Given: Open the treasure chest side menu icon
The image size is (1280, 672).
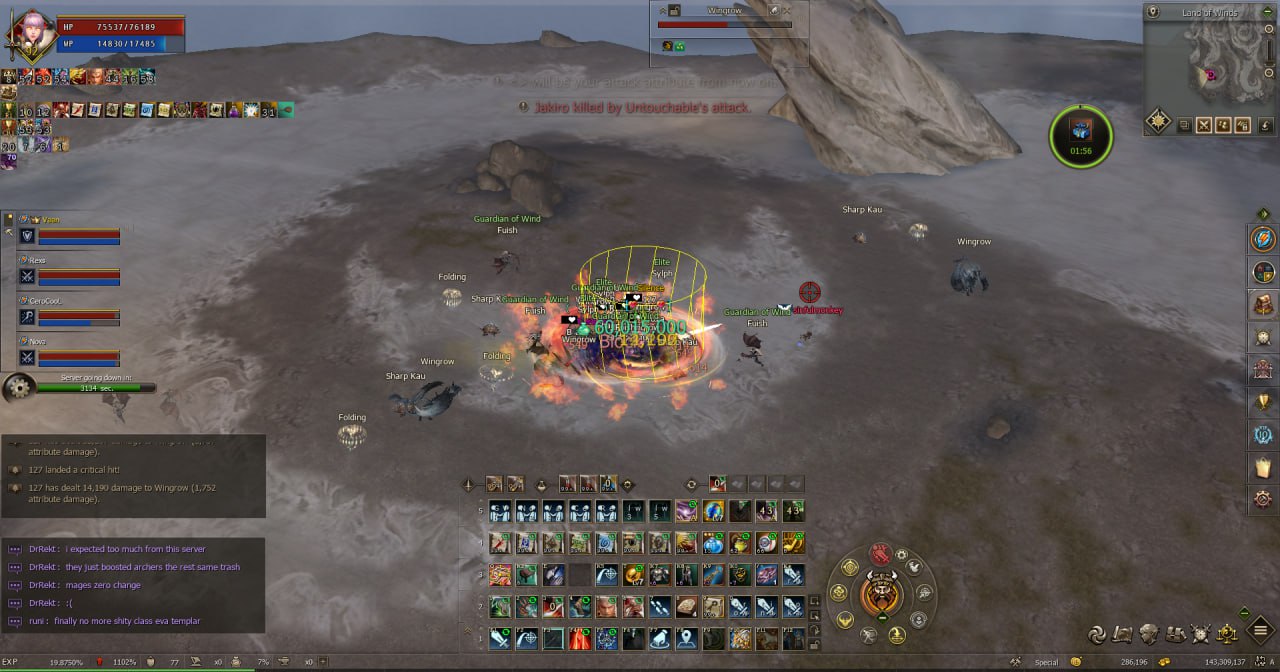Looking at the screenshot, I should pos(1264,303).
